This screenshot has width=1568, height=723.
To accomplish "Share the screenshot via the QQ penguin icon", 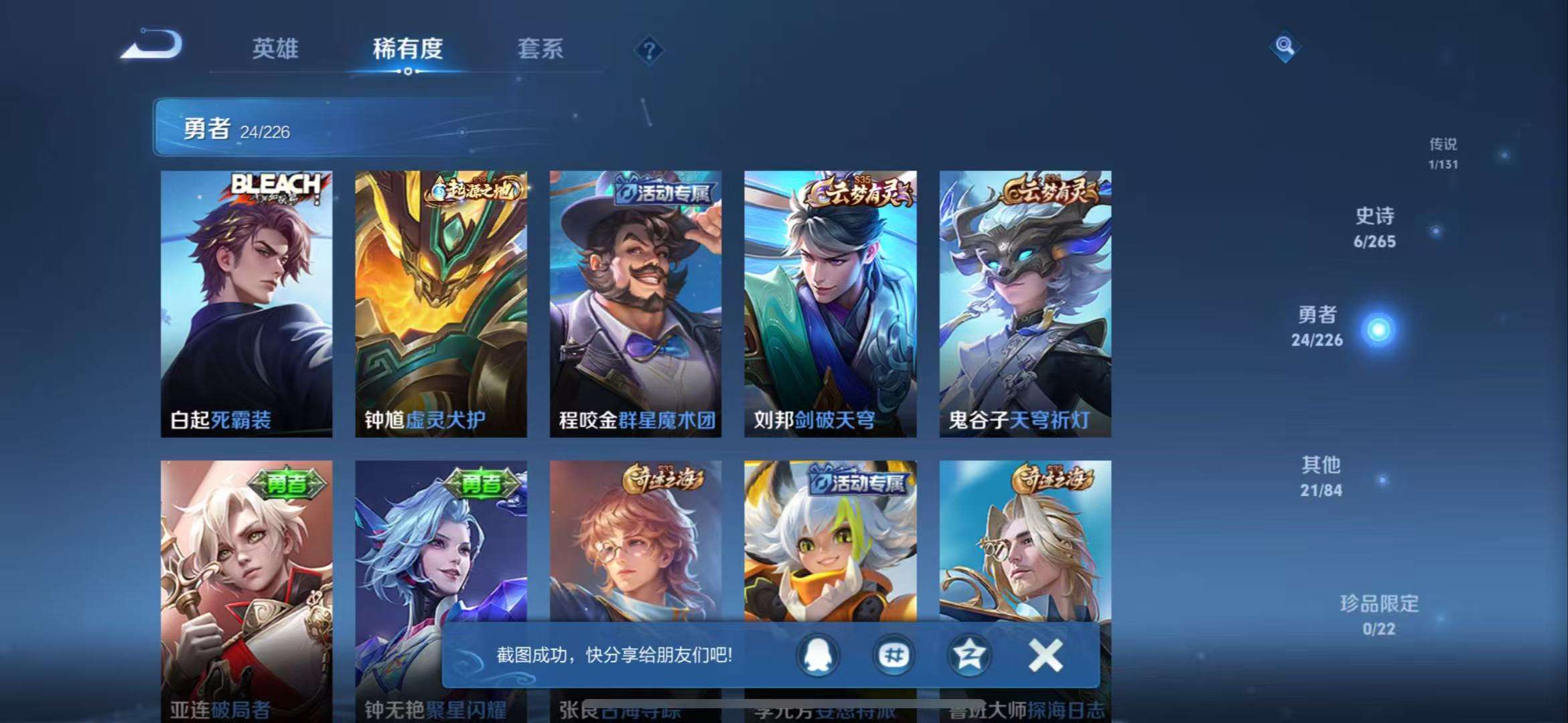I will point(818,657).
